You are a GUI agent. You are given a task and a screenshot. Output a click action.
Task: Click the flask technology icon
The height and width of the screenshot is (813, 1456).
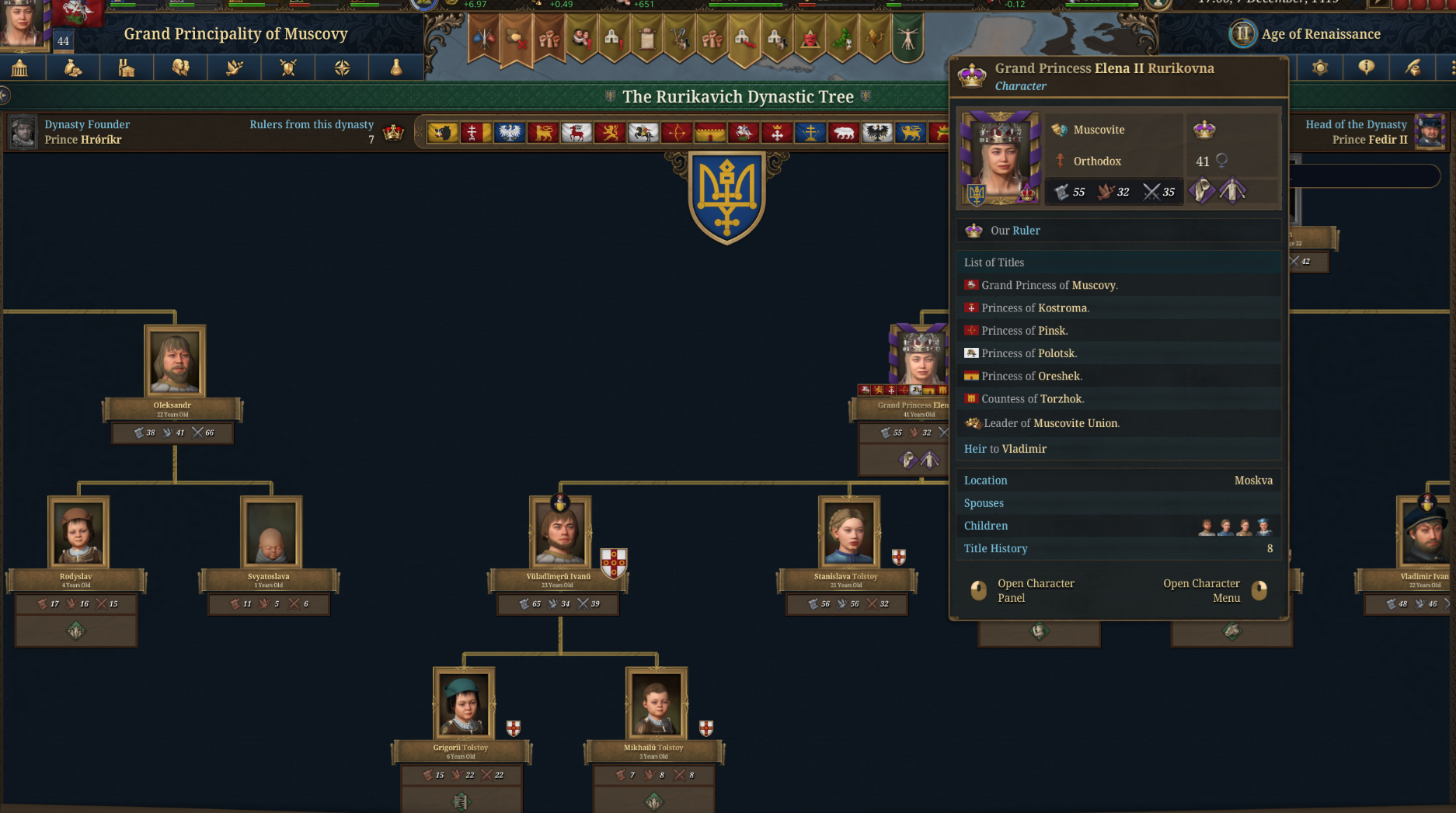pyautogui.click(x=395, y=68)
